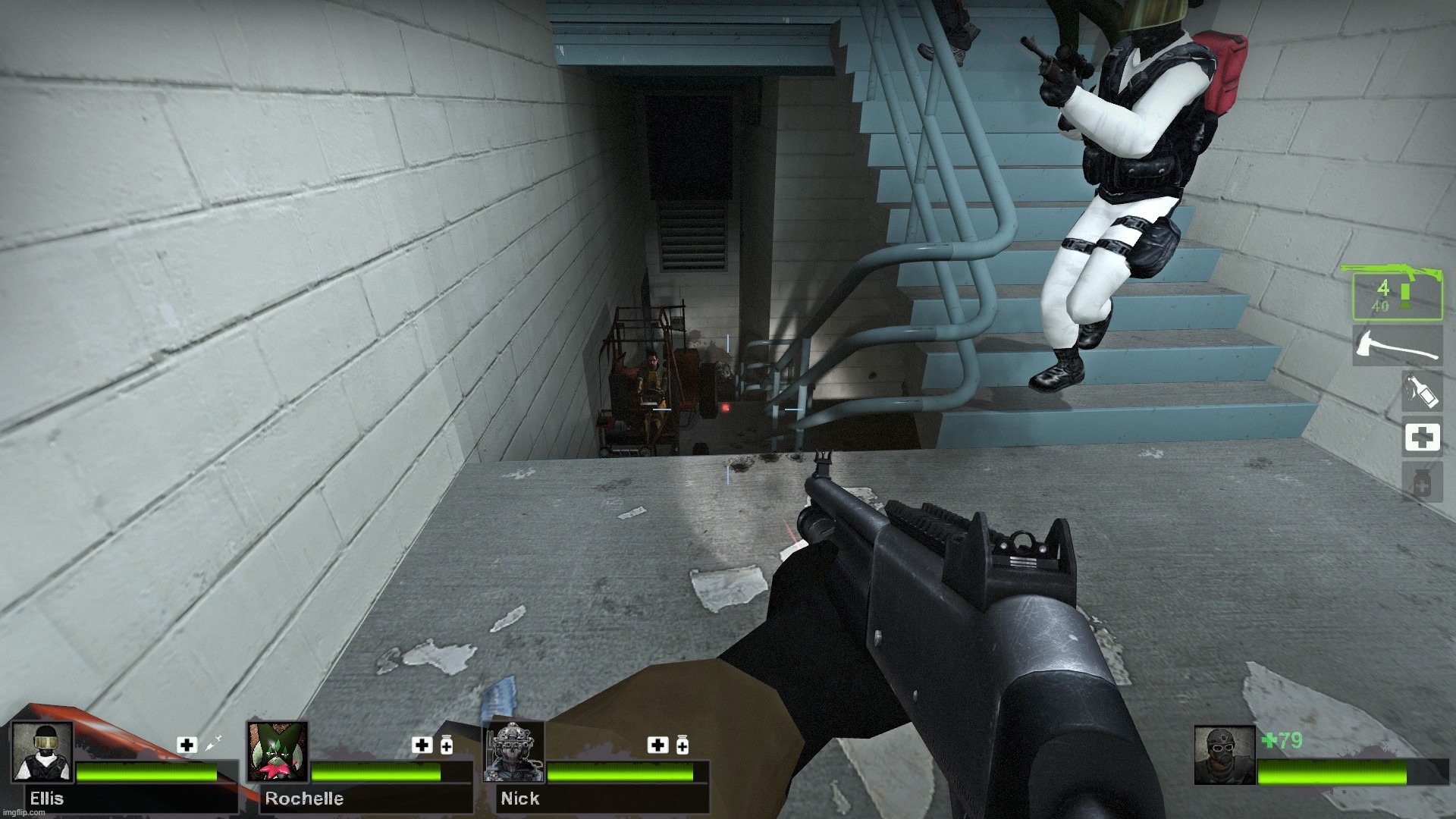
Task: Click Nick's teammate portrait
Action: 513,752
